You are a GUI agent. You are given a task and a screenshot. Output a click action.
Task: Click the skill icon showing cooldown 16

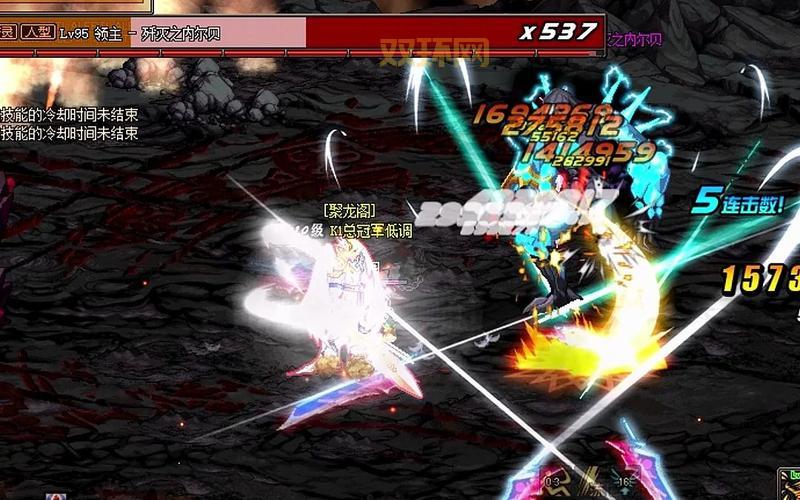pos(627,483)
